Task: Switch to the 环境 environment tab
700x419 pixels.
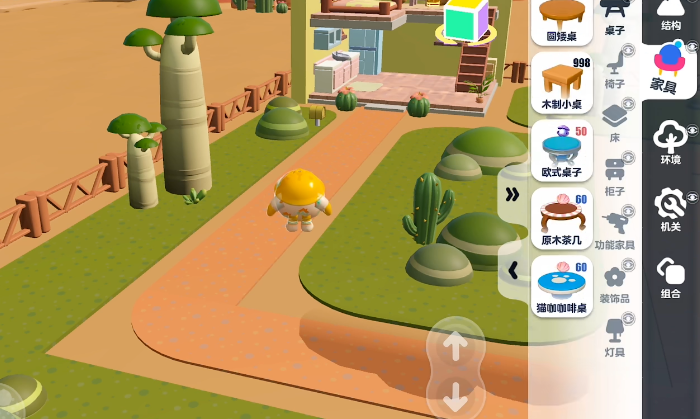Action: point(670,143)
